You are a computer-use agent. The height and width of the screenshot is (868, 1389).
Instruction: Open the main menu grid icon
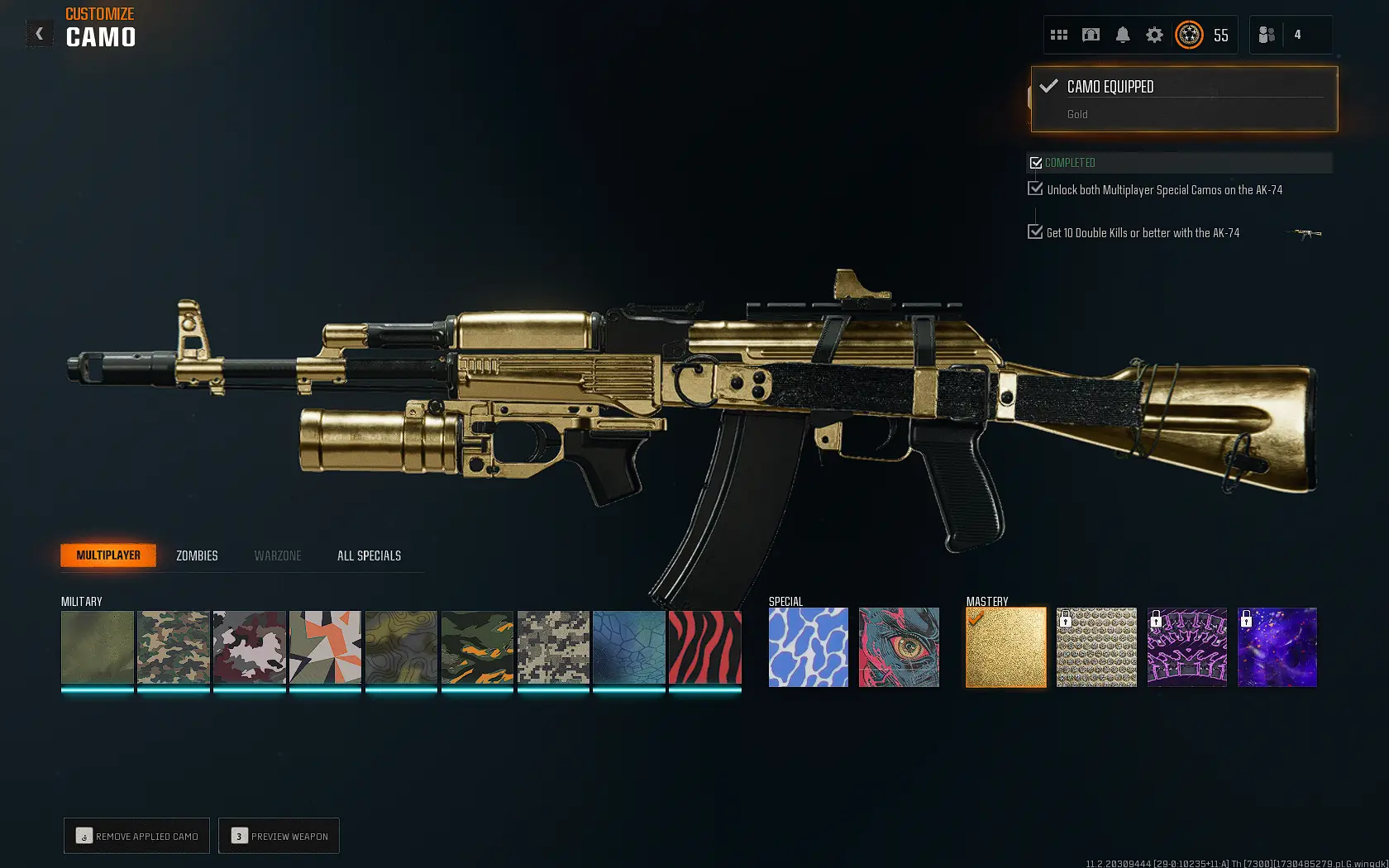[x=1058, y=35]
